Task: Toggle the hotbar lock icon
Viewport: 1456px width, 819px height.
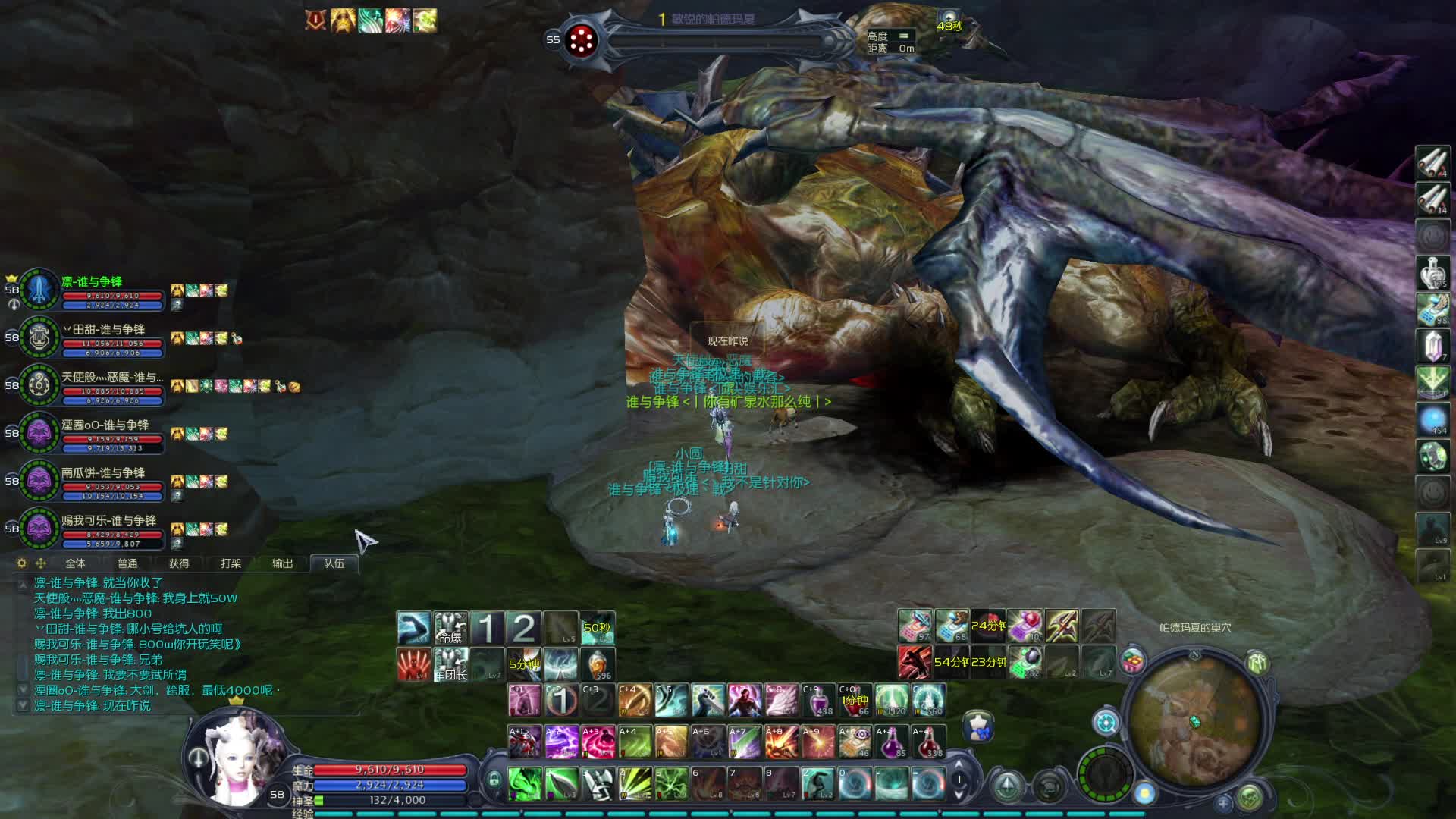Action: [x=494, y=780]
